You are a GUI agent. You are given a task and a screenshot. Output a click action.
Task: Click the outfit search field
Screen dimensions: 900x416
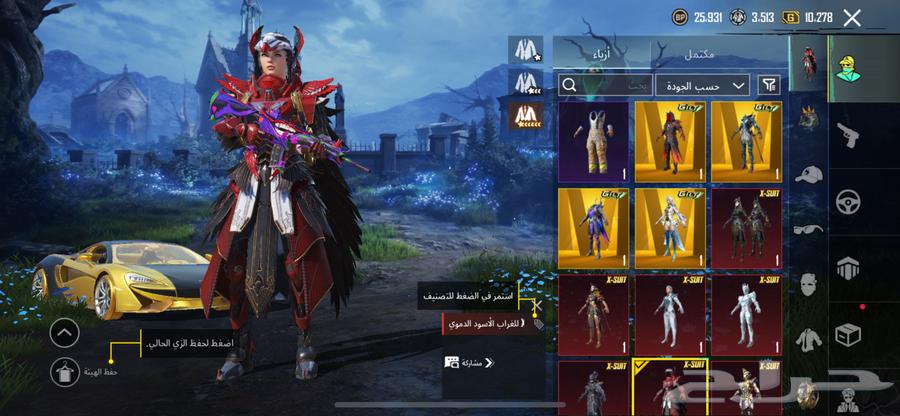pyautogui.click(x=610, y=85)
